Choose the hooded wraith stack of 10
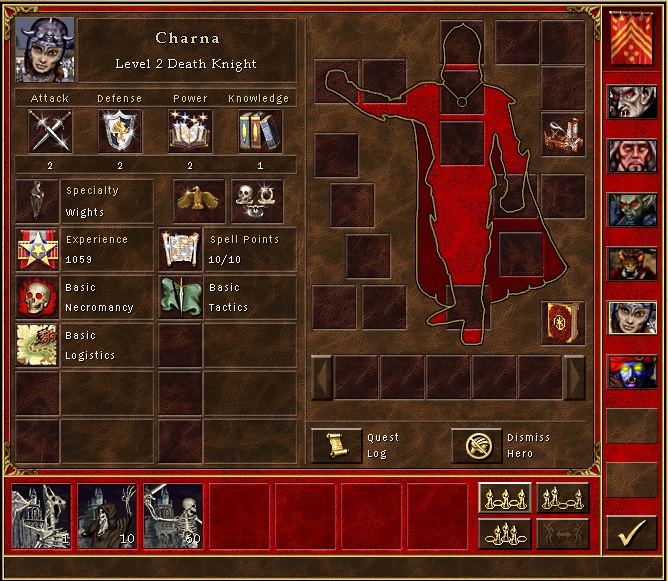 tap(107, 516)
